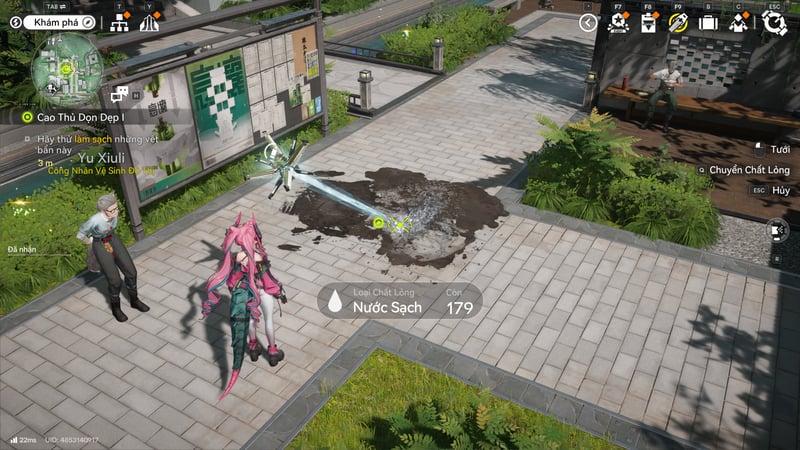
Task: Open the briefcase inventory icon
Action: pos(708,22)
